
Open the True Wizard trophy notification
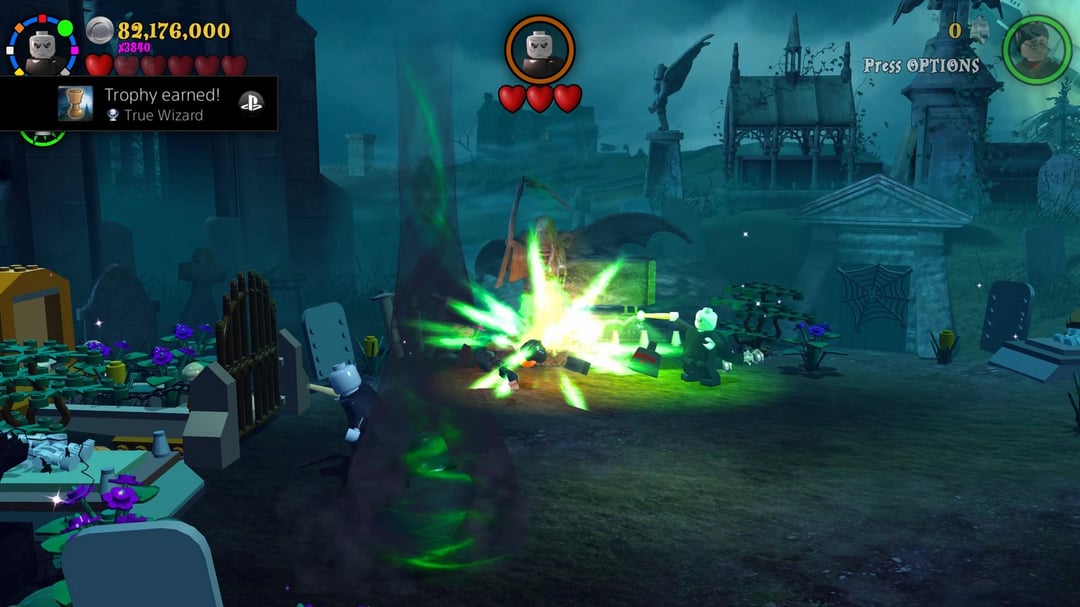point(160,105)
